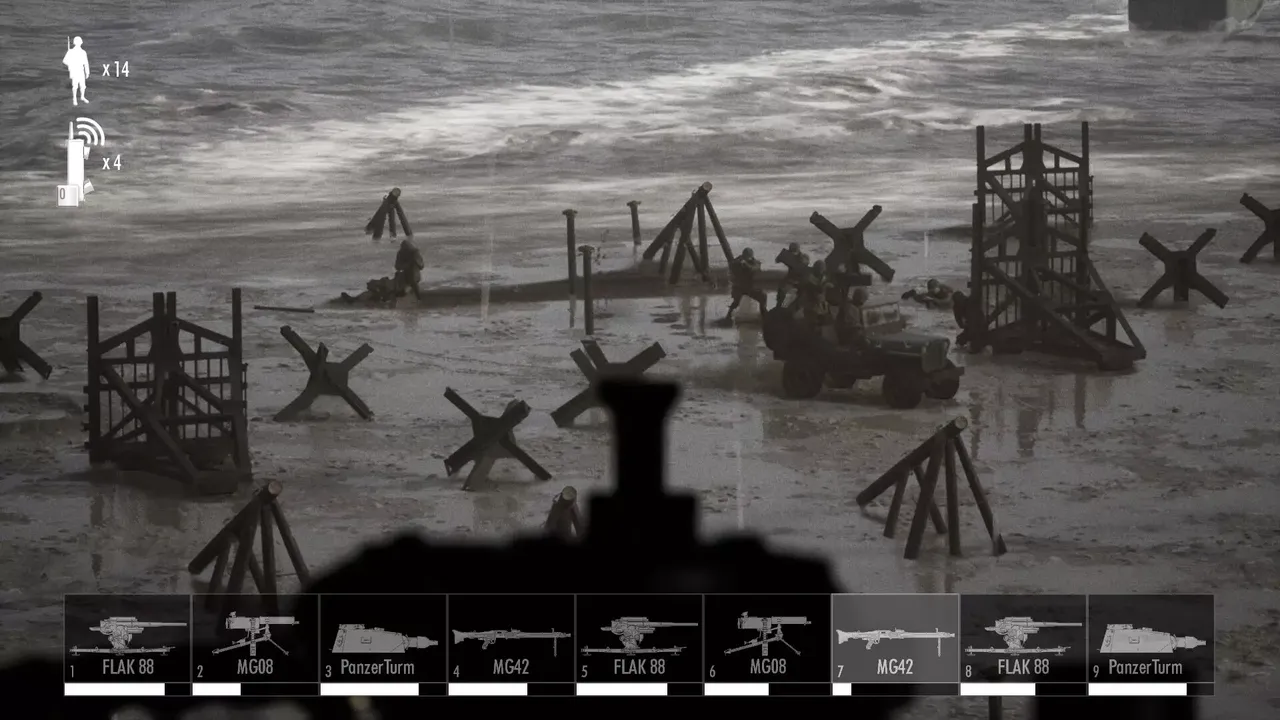
Task: Click the ammo bar under the FLAK 88 slot 1
Action: pyautogui.click(x=128, y=688)
